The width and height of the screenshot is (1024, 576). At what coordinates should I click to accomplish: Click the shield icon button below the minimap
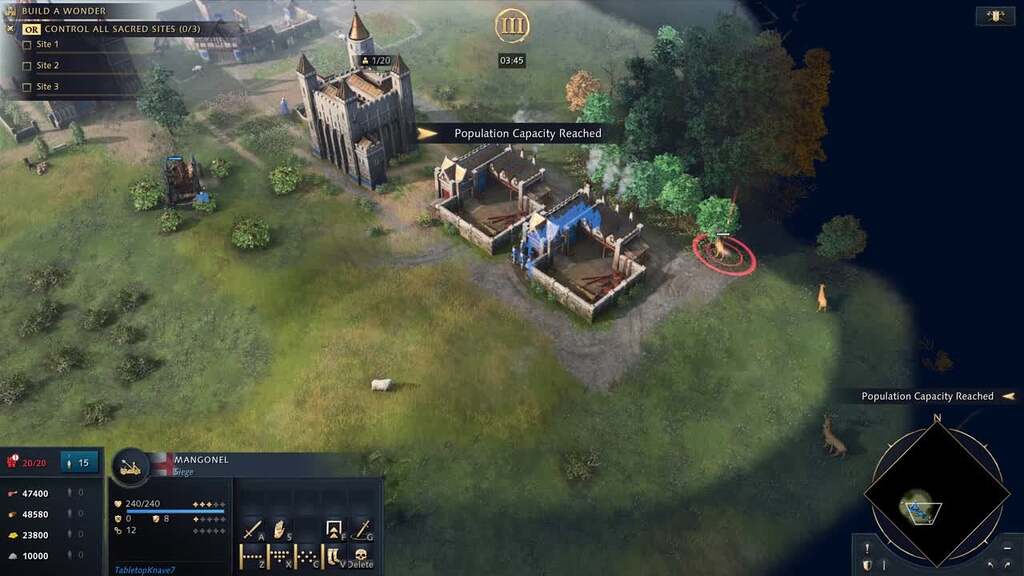point(867,565)
